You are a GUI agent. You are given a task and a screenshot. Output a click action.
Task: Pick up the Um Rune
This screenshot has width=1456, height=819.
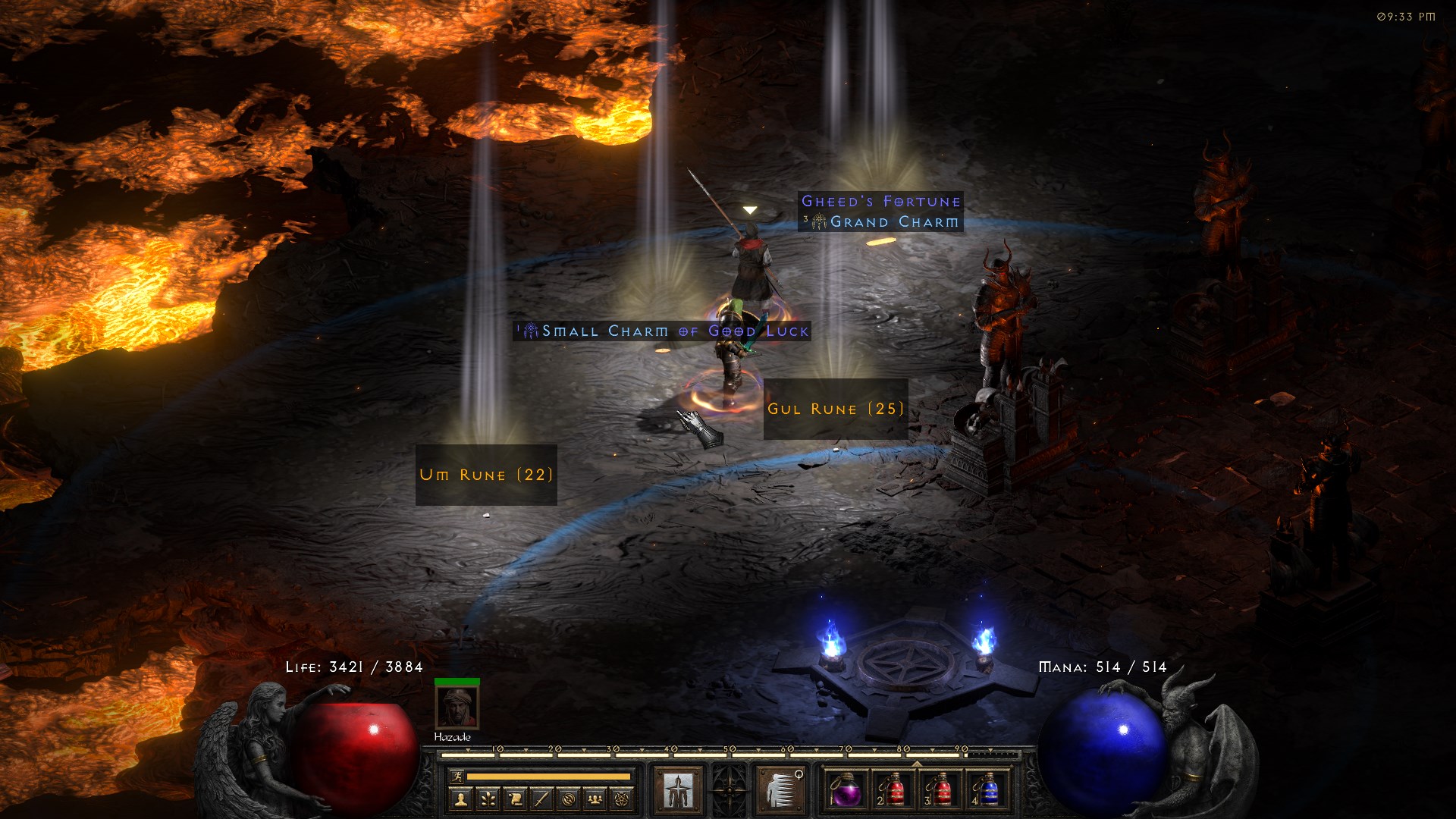tap(485, 475)
